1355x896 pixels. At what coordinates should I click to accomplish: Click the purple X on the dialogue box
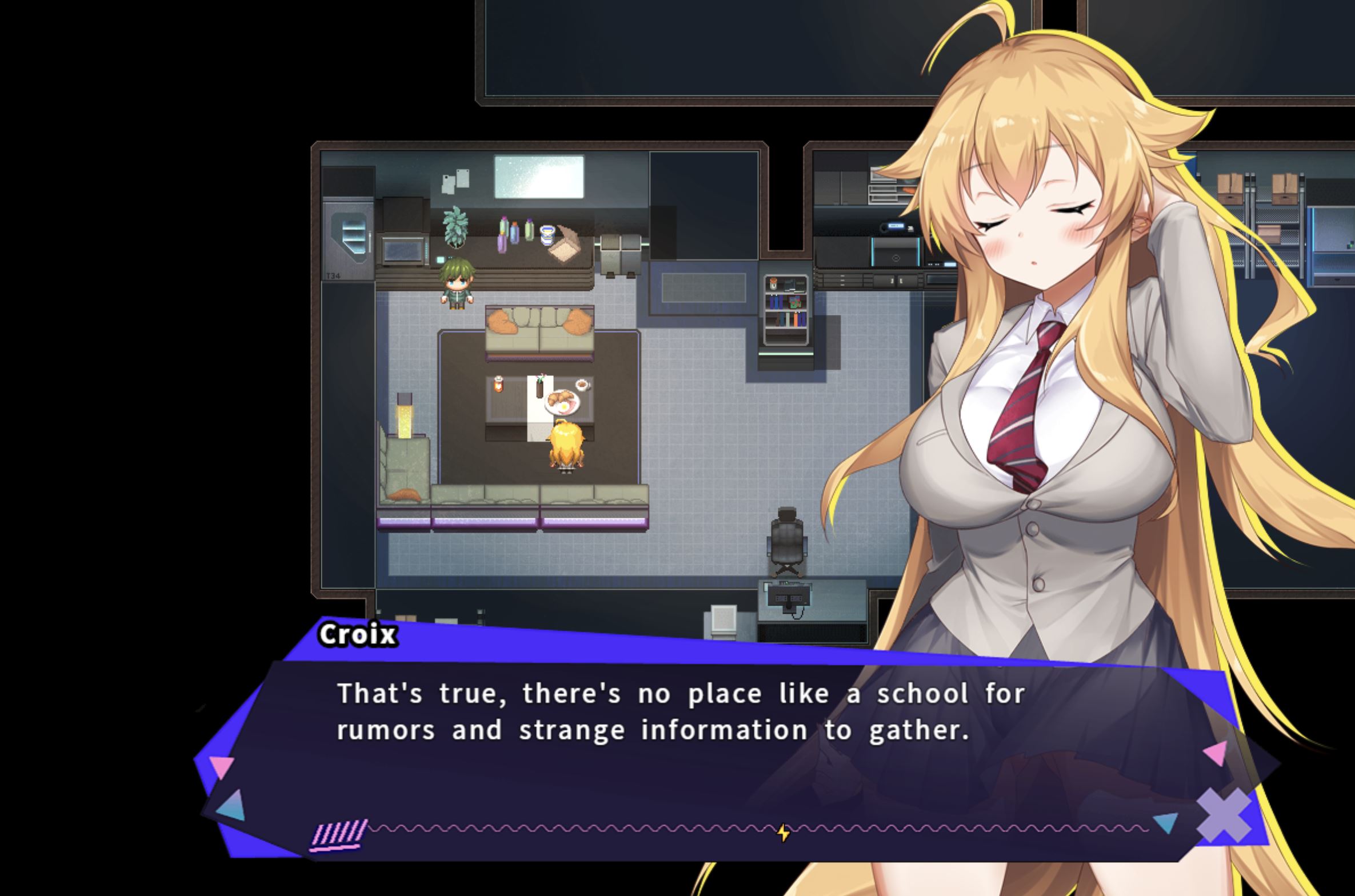[x=1224, y=815]
